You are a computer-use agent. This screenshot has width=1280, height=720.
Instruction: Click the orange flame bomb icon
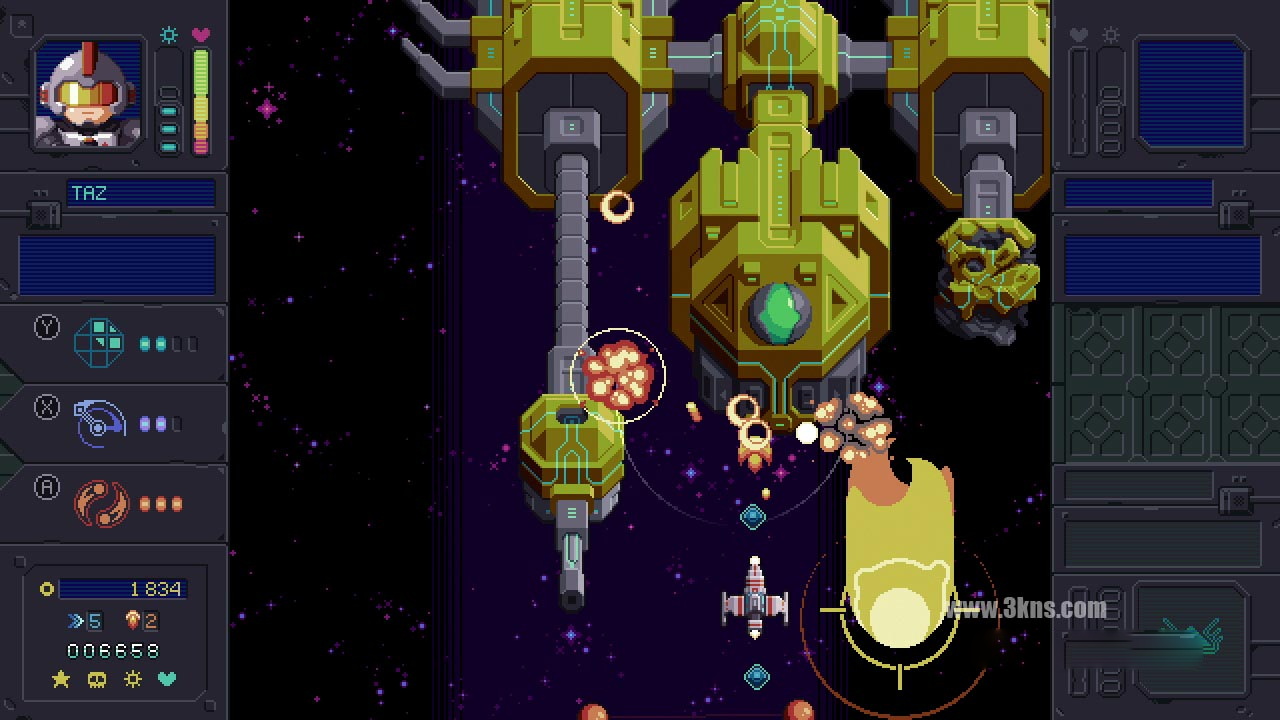[x=132, y=621]
